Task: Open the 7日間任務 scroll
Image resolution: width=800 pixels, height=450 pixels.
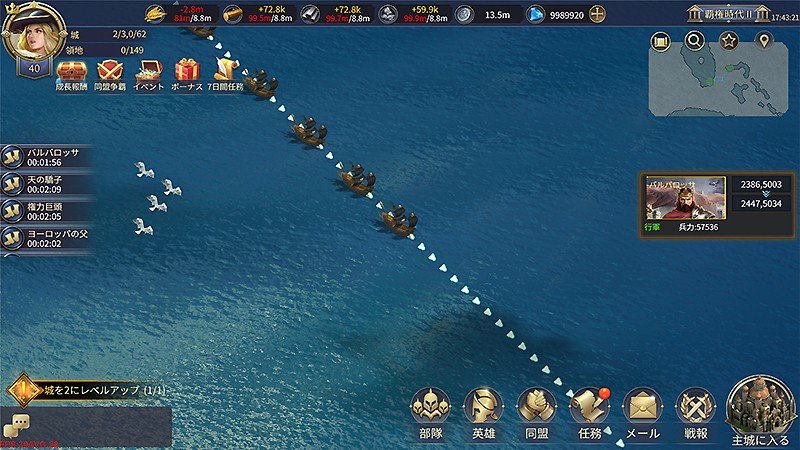Action: click(x=227, y=75)
